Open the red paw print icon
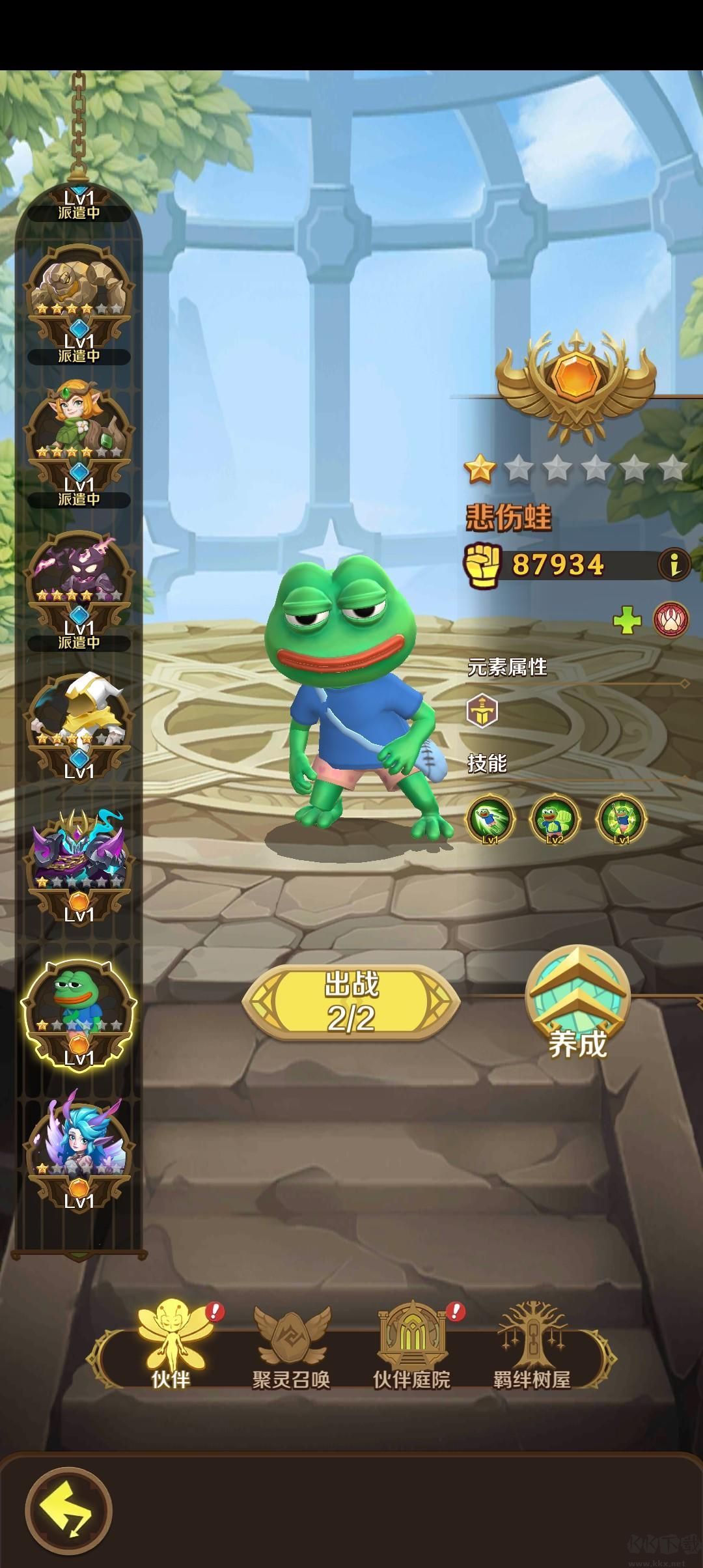 click(671, 621)
